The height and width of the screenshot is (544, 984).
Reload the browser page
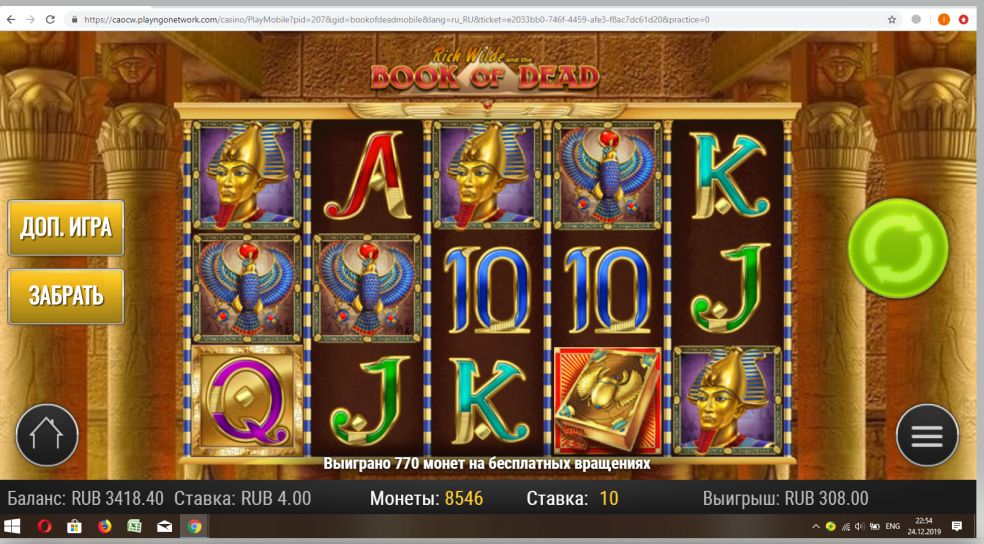pyautogui.click(x=50, y=19)
